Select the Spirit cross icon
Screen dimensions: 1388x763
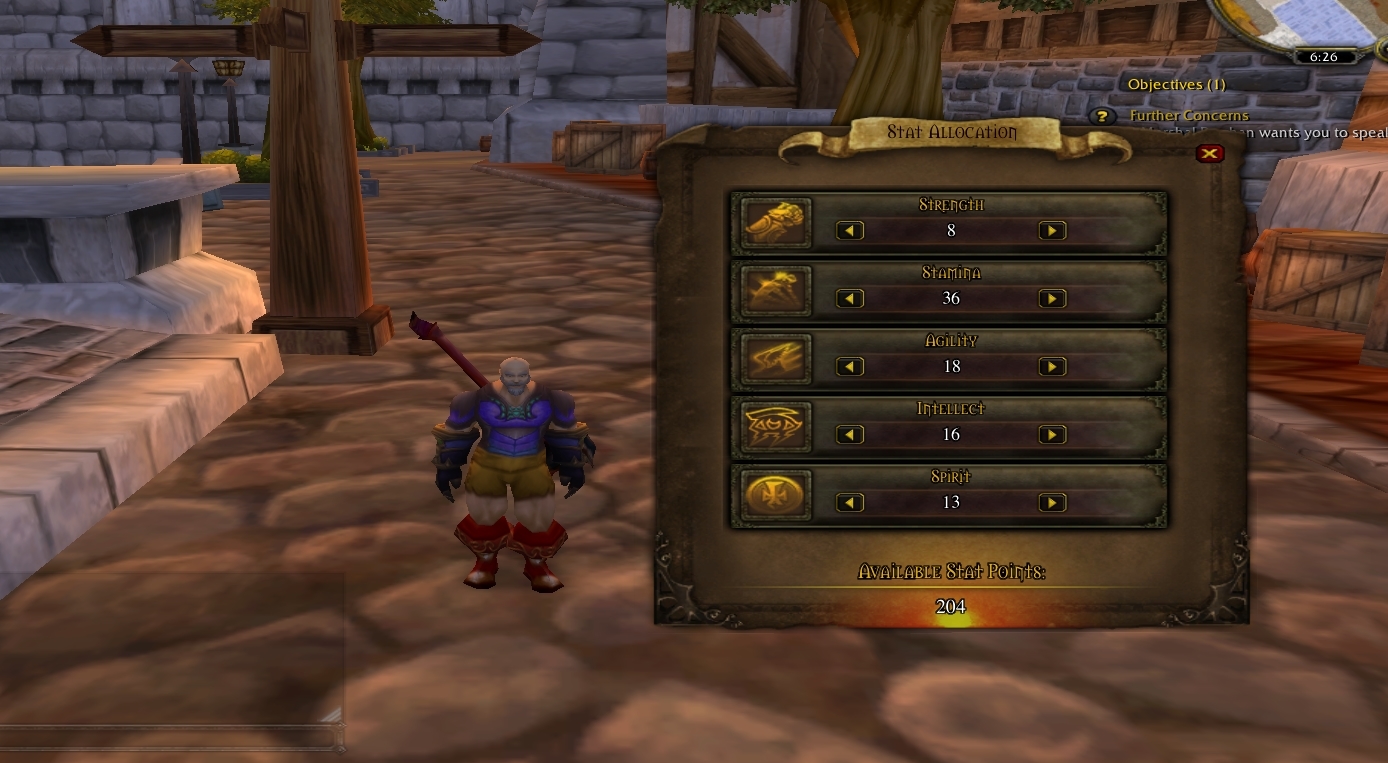[x=775, y=494]
